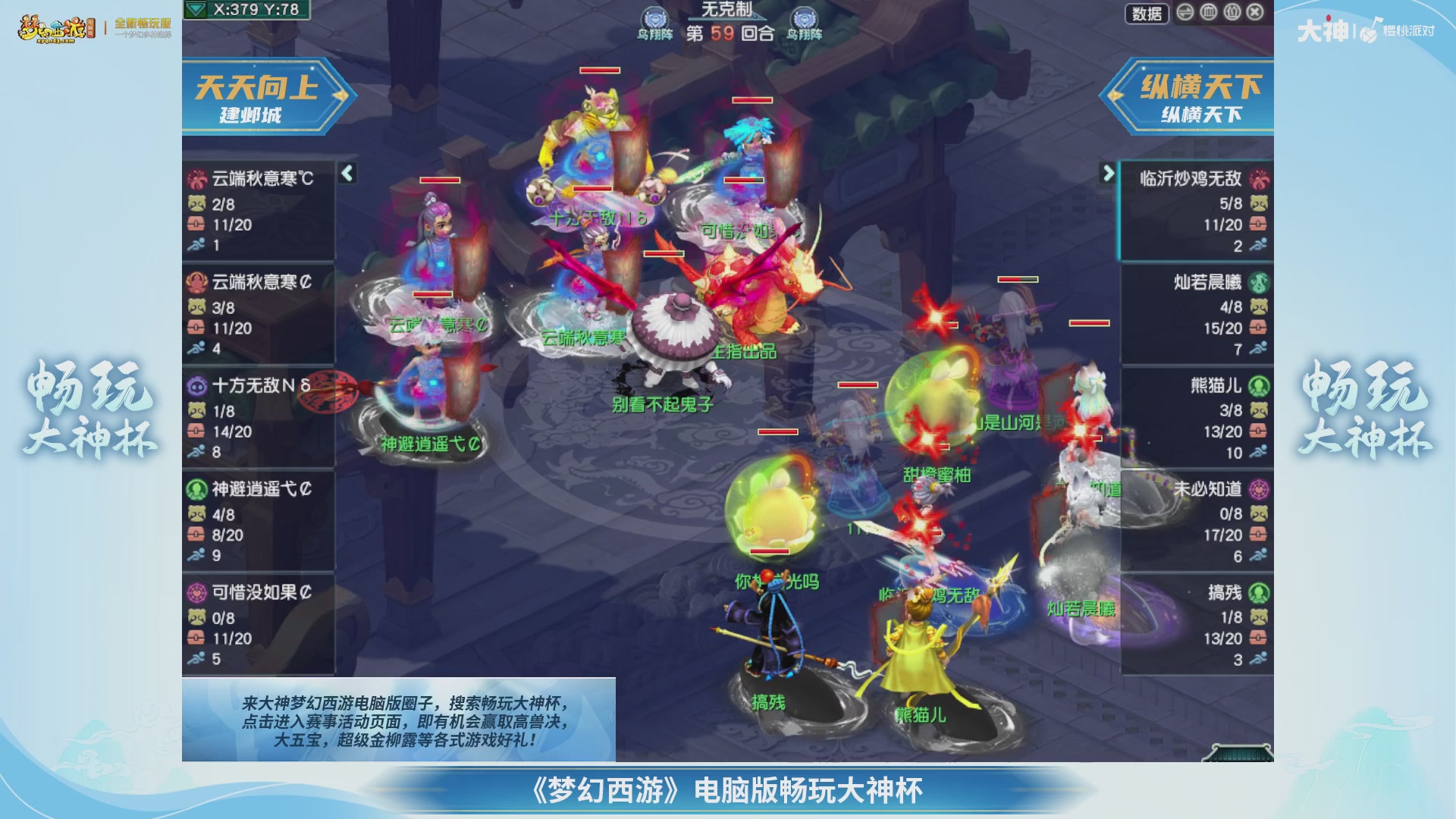
Task: Collapse the left team panel with its chevron
Action: pos(346,173)
